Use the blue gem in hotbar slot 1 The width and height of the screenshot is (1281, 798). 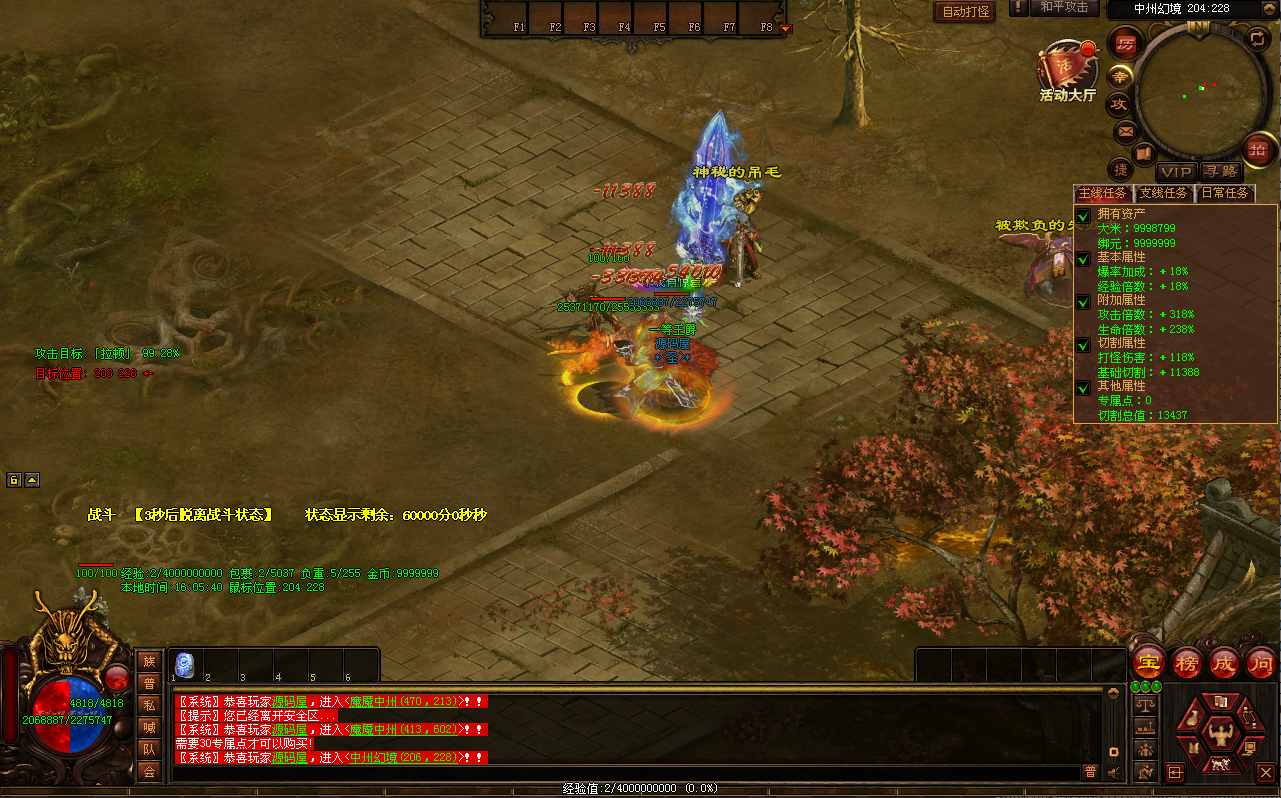point(184,664)
